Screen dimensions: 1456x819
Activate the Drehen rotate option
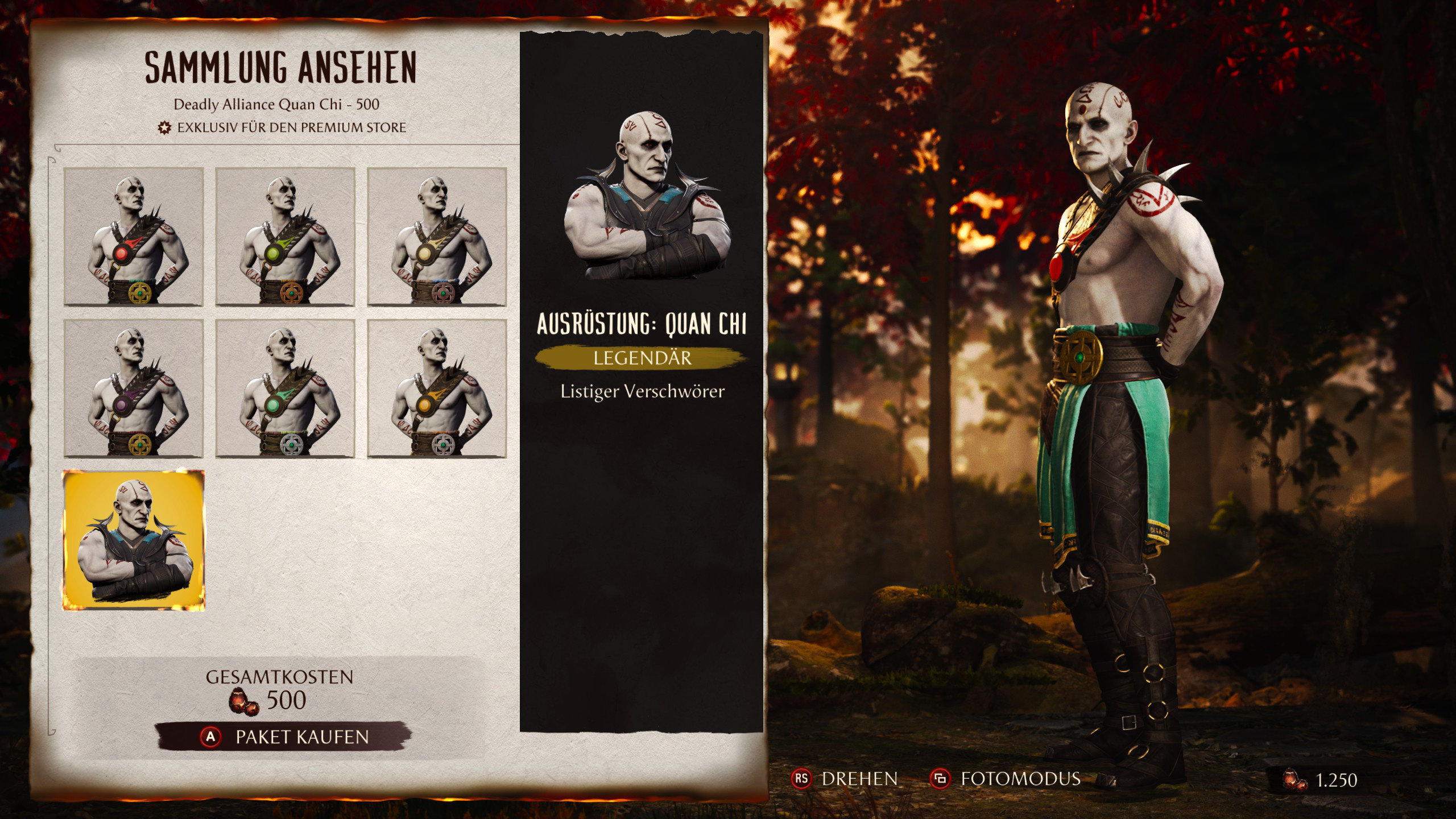click(845, 779)
